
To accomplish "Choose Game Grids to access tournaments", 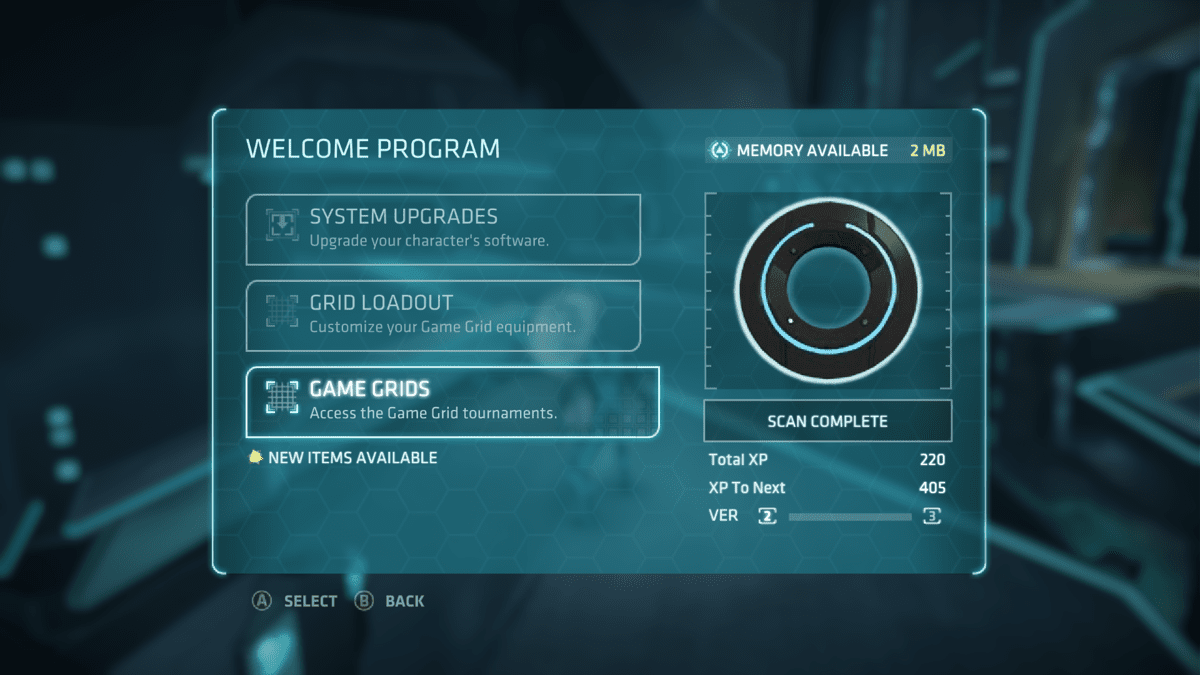I will coord(452,401).
